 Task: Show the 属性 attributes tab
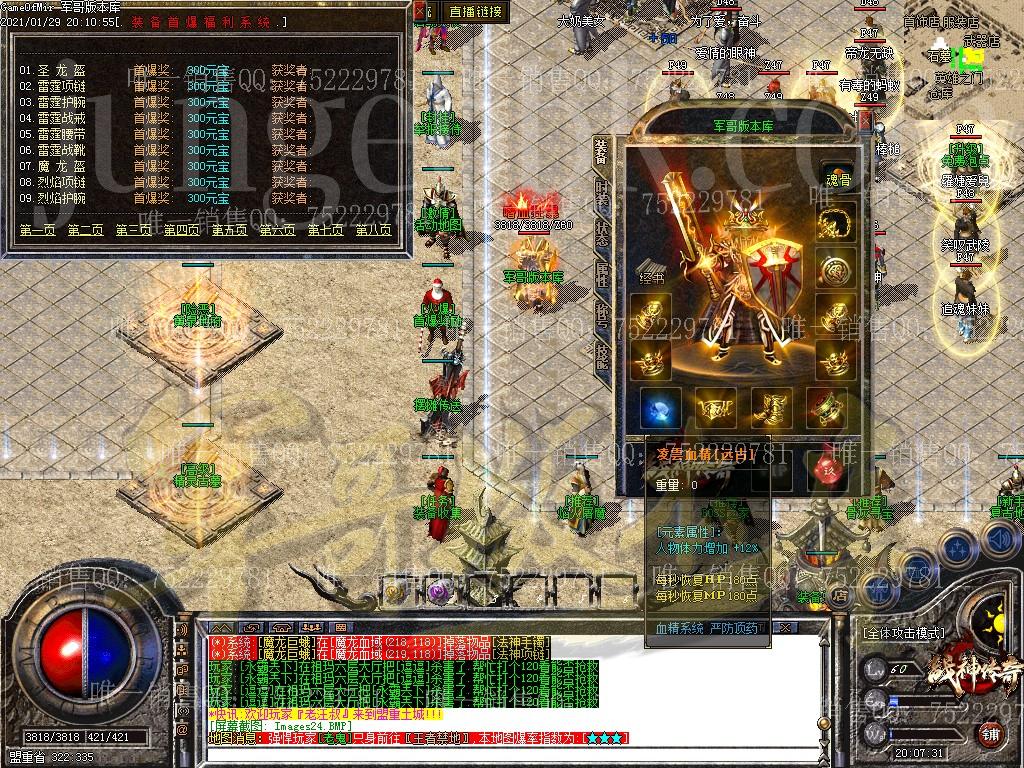(602, 272)
